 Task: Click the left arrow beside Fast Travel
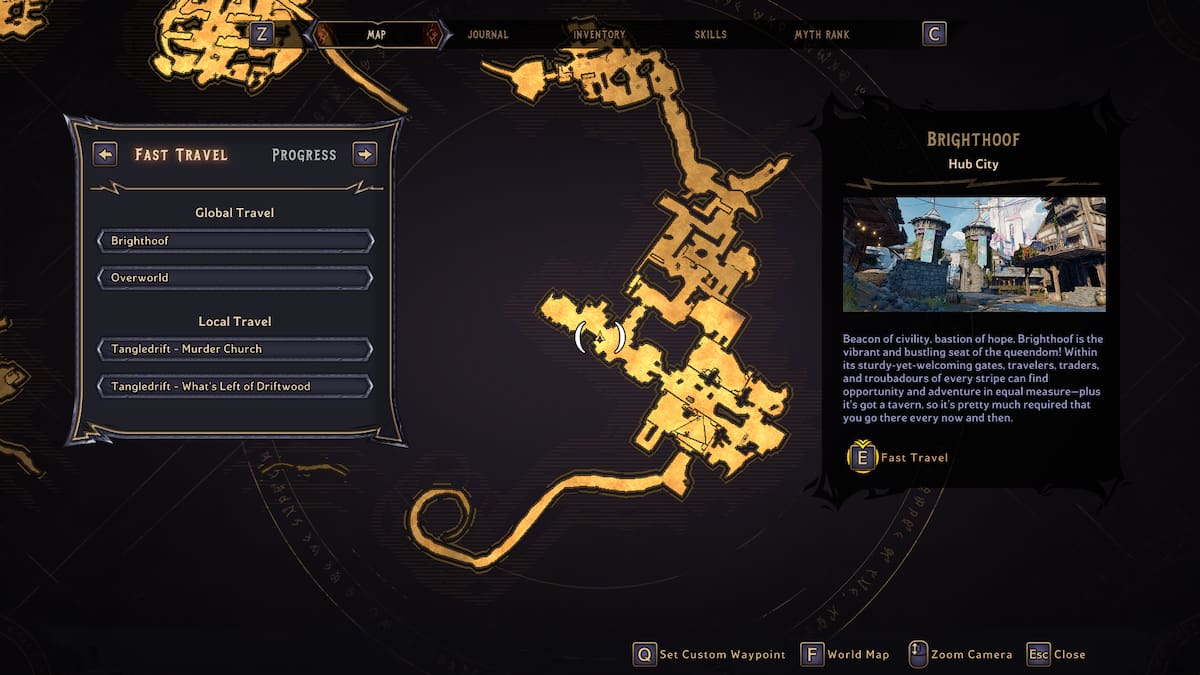(105, 154)
